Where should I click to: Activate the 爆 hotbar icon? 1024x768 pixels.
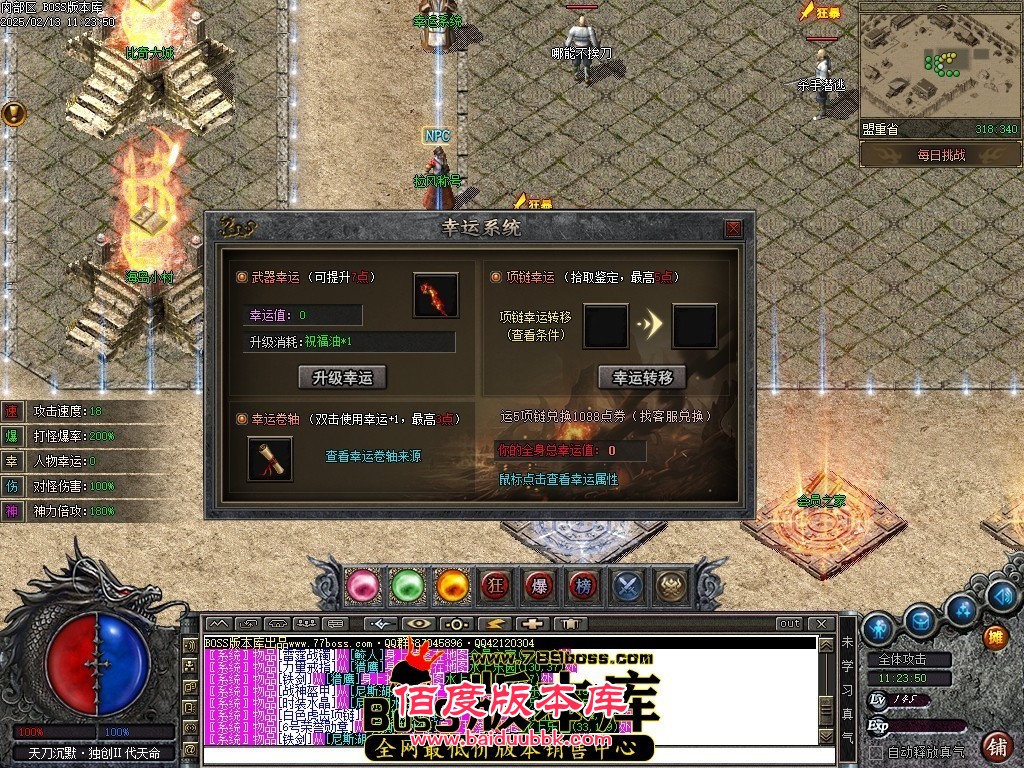pyautogui.click(x=539, y=584)
